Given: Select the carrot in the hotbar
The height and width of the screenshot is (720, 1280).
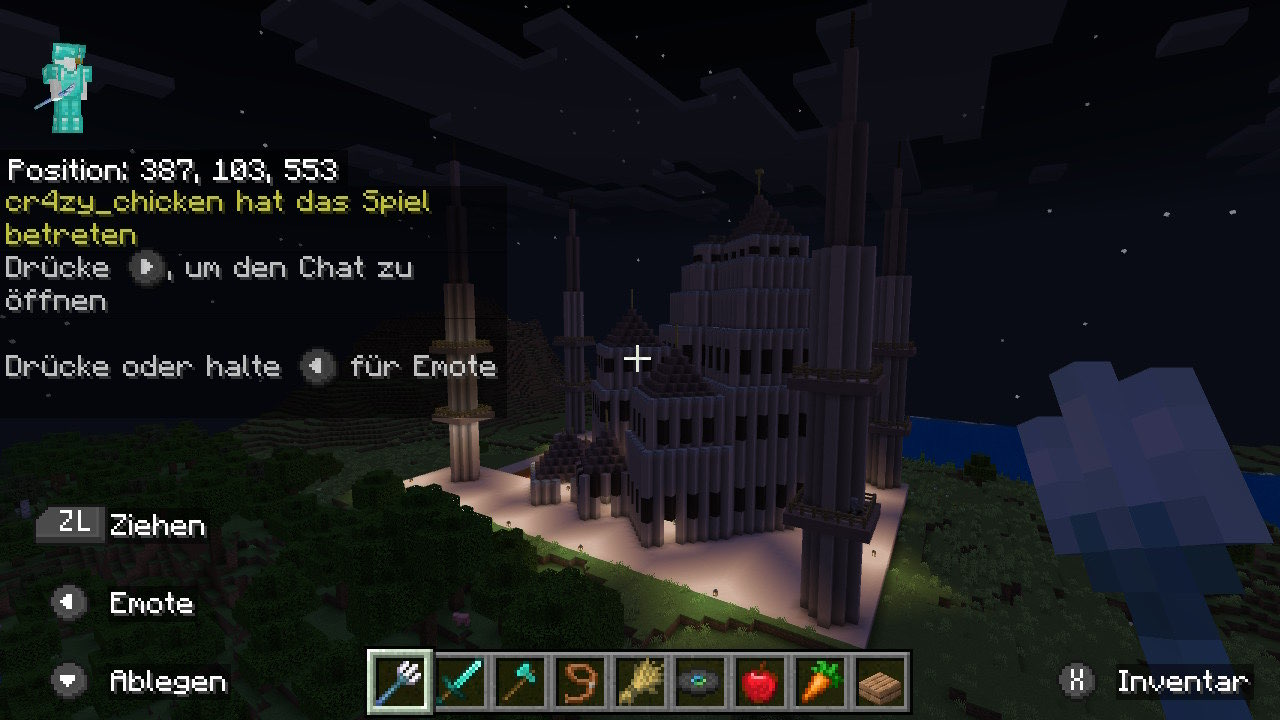Looking at the screenshot, I should [821, 682].
